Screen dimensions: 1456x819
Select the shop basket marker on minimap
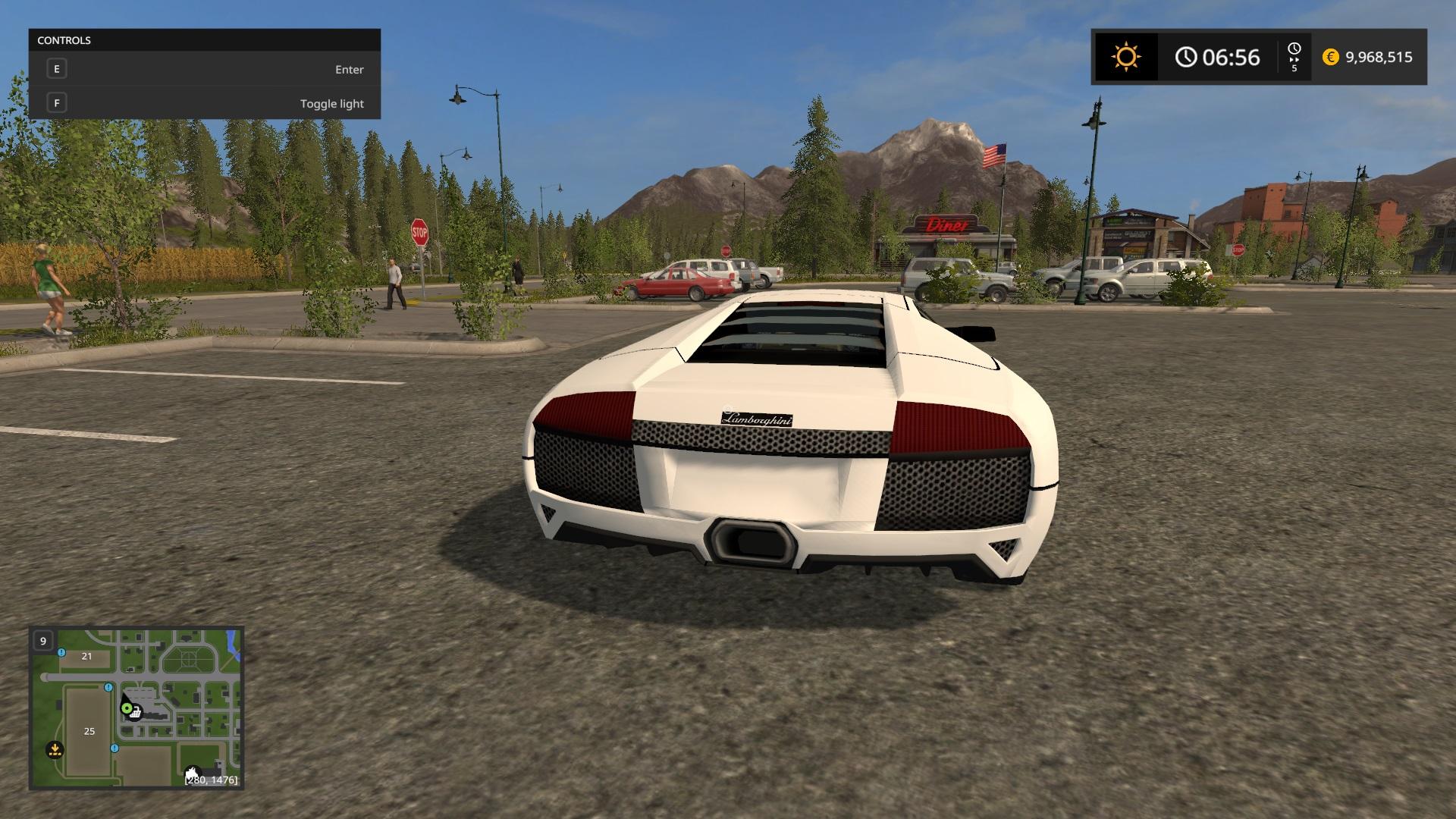coord(136,712)
